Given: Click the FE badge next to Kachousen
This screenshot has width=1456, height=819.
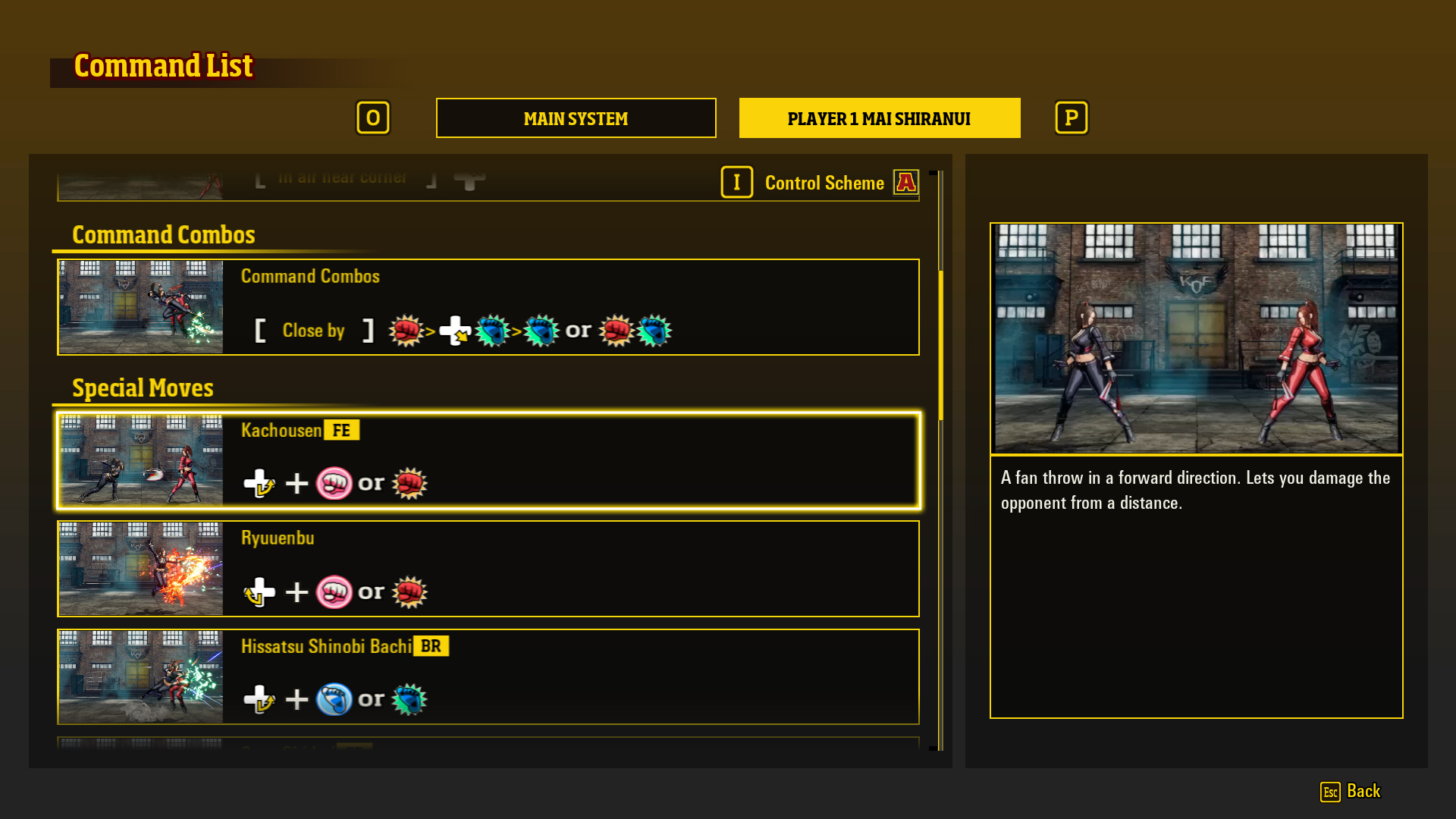Looking at the screenshot, I should point(341,430).
